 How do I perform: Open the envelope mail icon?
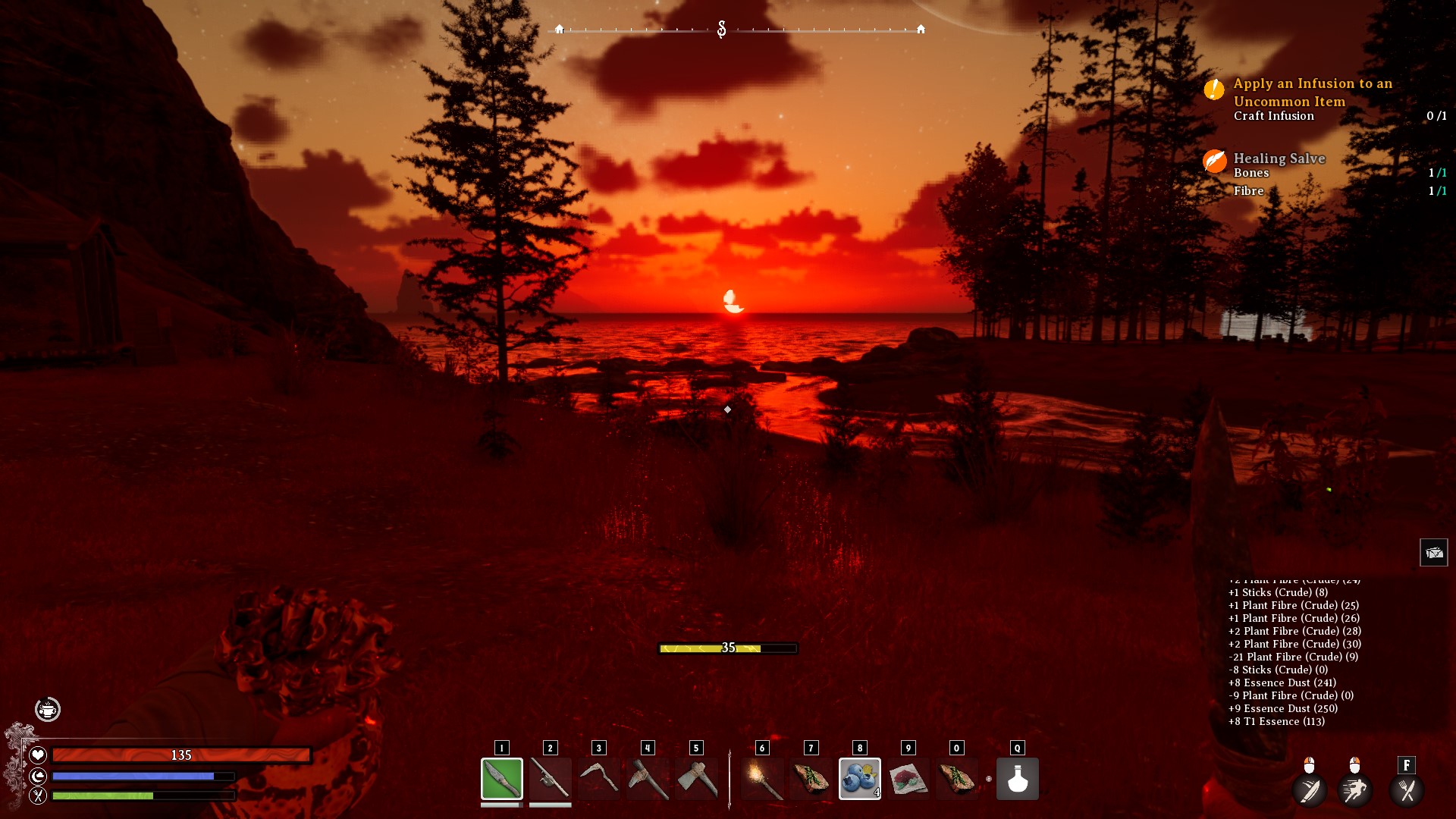(x=1433, y=553)
